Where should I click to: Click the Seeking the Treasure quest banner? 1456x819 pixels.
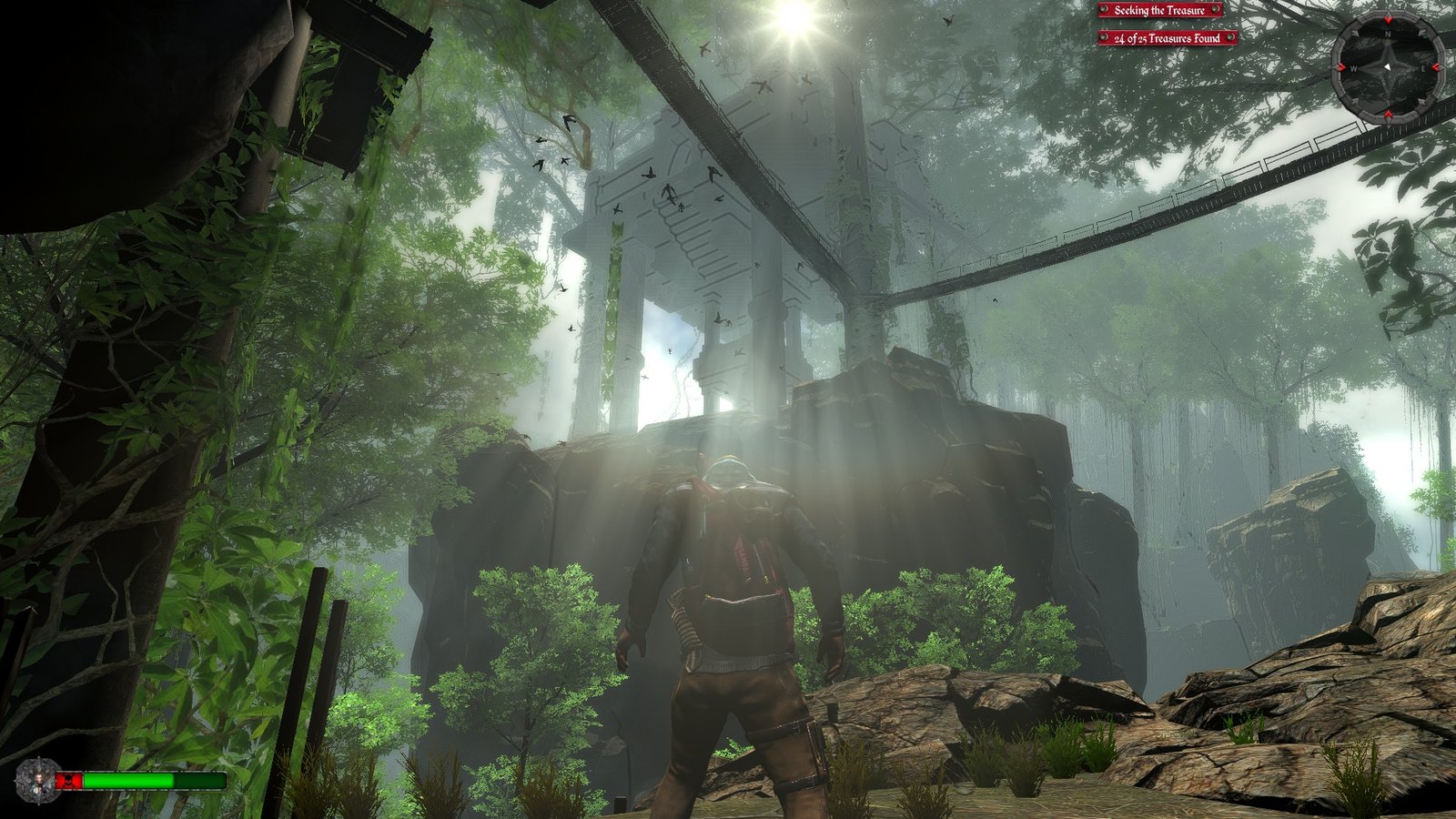tap(1158, 10)
